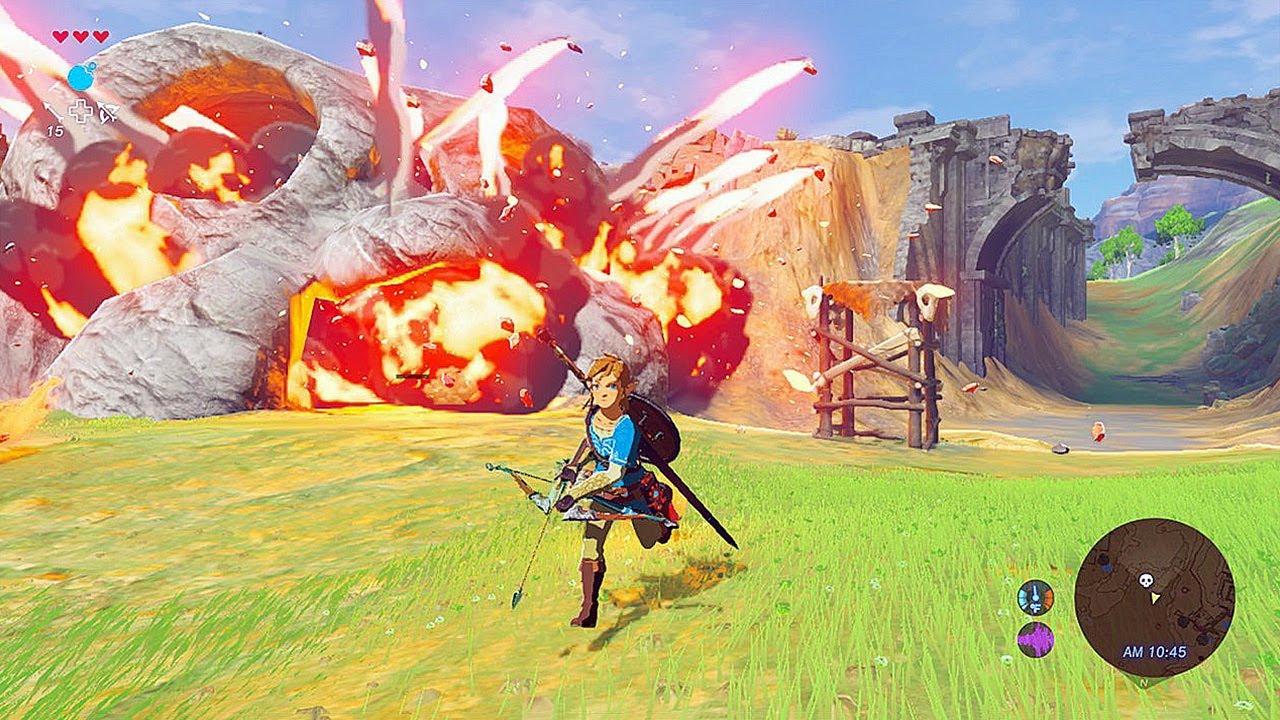1280x720 pixels.
Task: Click the skull marker on the minimap
Action: click(1146, 580)
